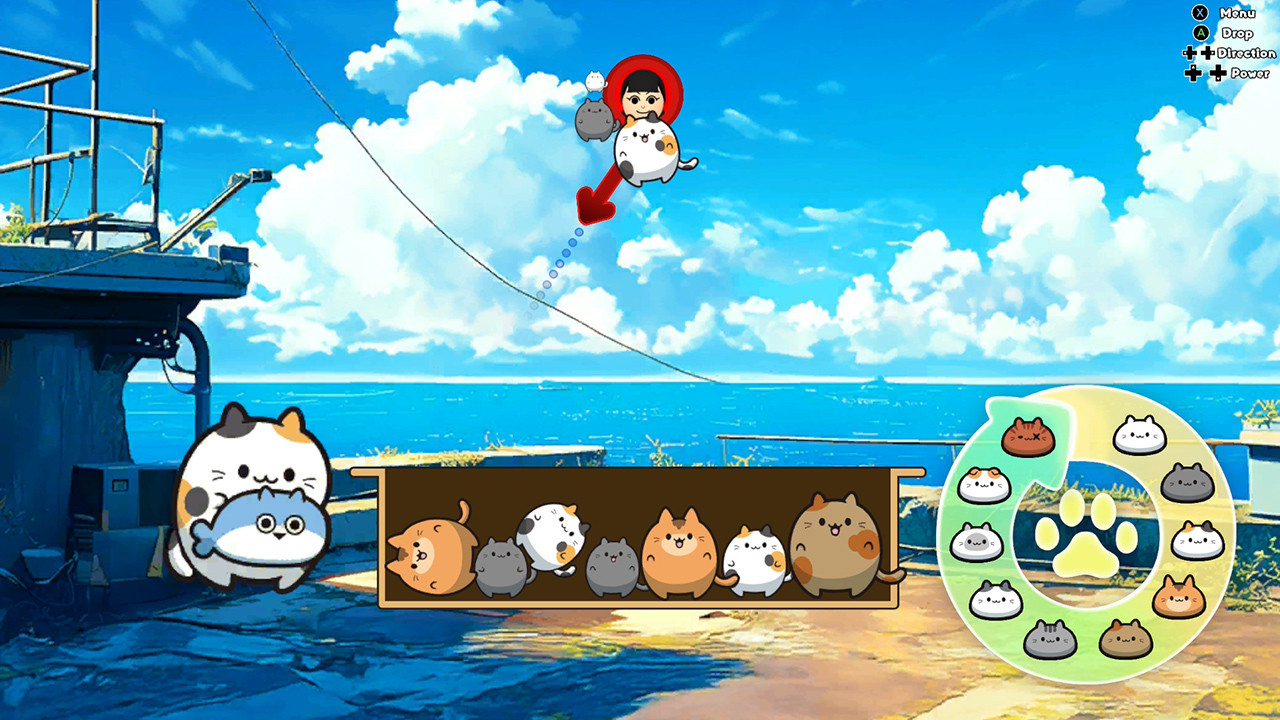Click the calico cat icon on the evolution wheel
The image size is (1280, 720).
[1197, 539]
